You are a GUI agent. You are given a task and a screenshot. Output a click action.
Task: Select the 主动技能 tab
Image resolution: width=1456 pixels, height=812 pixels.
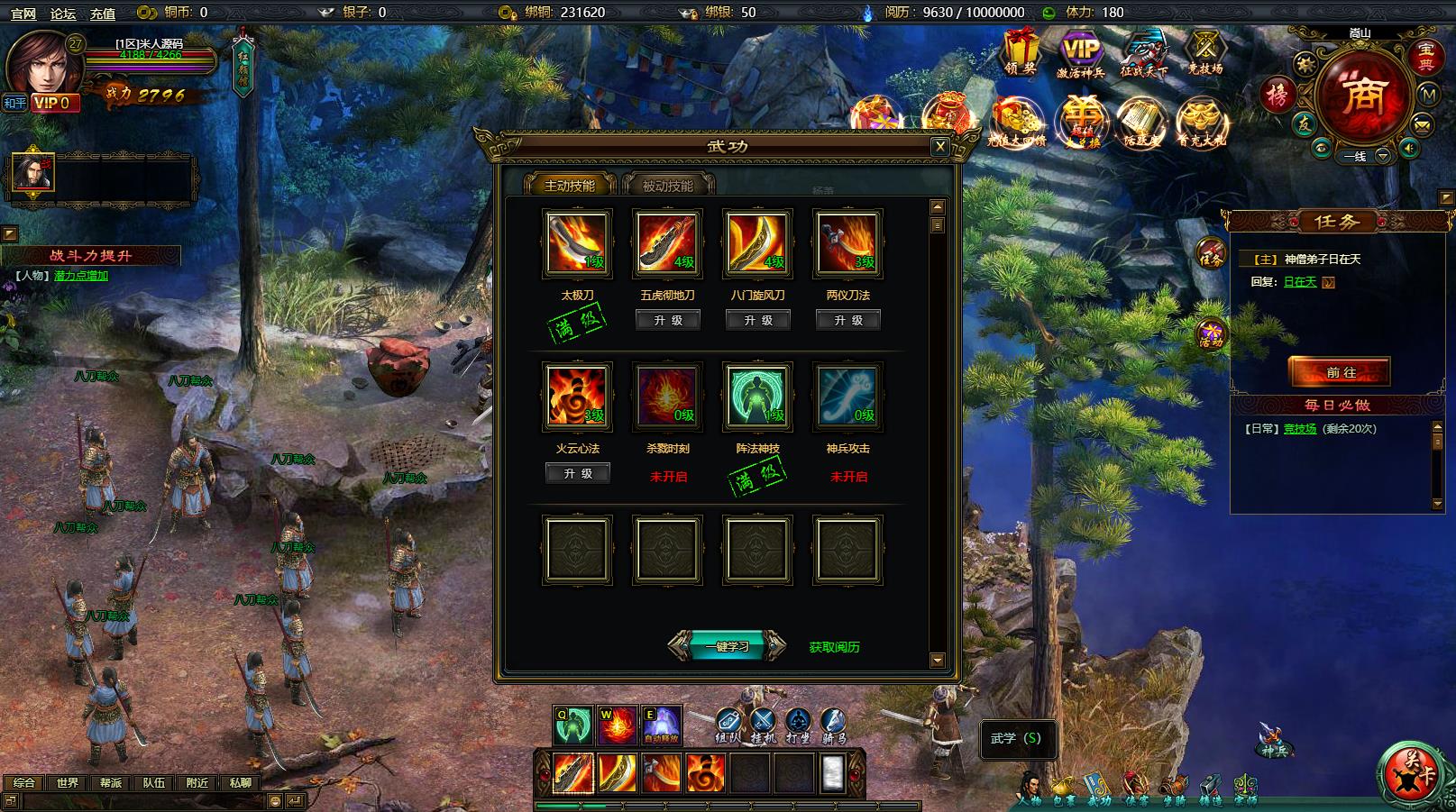(x=570, y=186)
